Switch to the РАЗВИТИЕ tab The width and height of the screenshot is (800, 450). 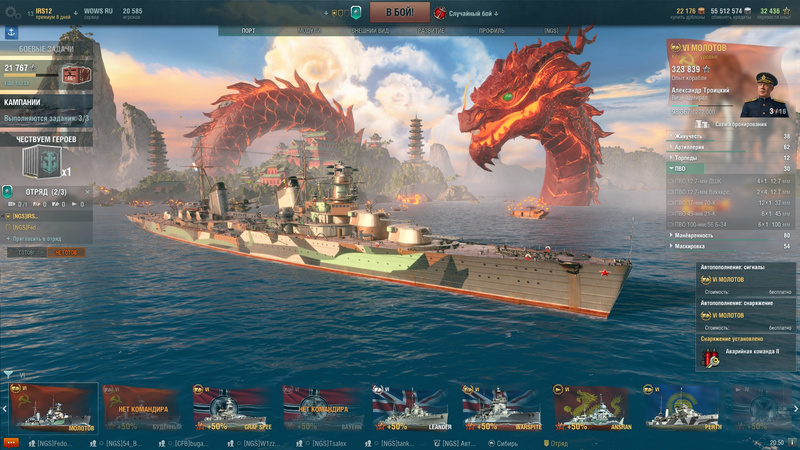[432, 31]
